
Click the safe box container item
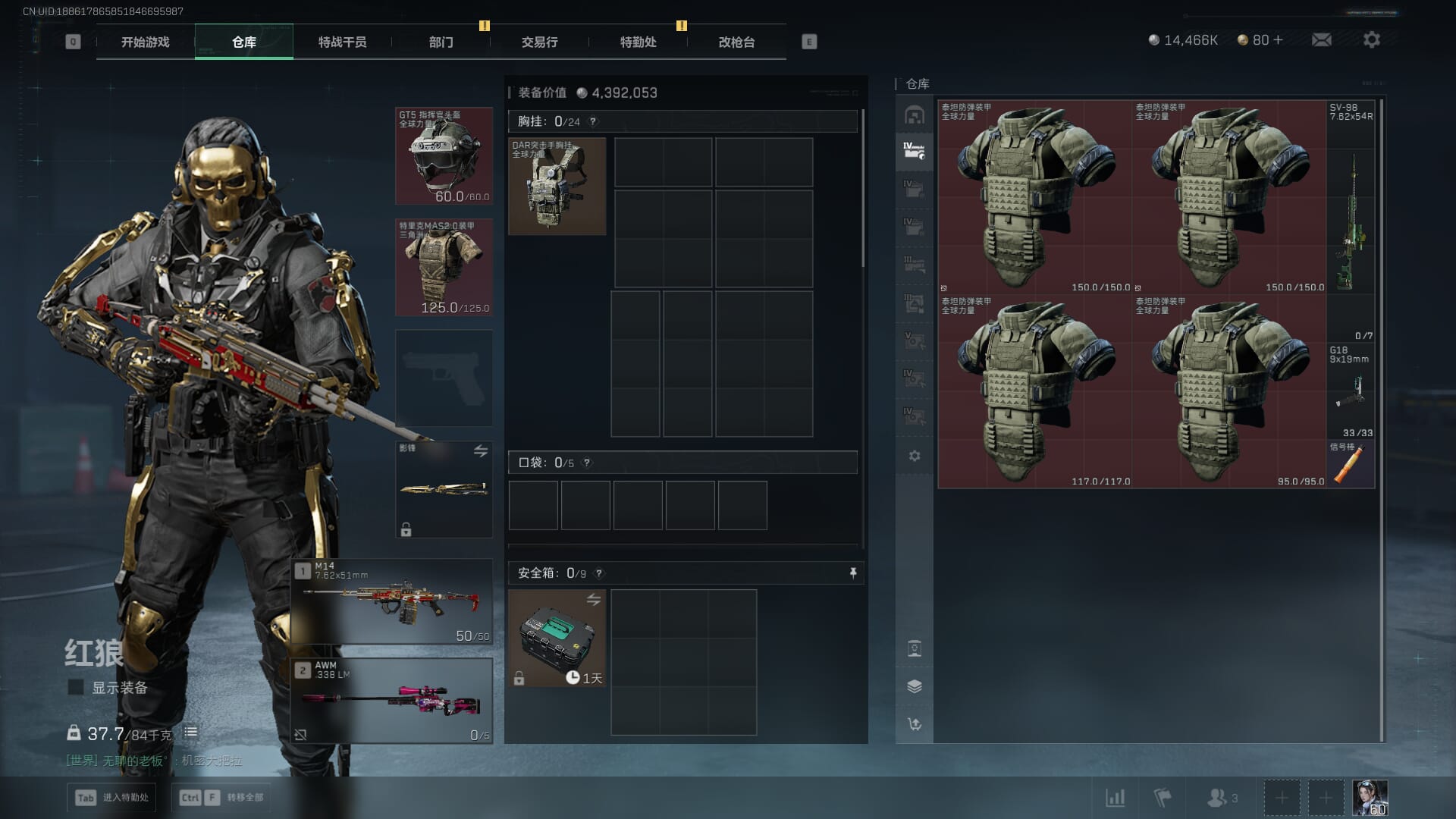tap(557, 639)
